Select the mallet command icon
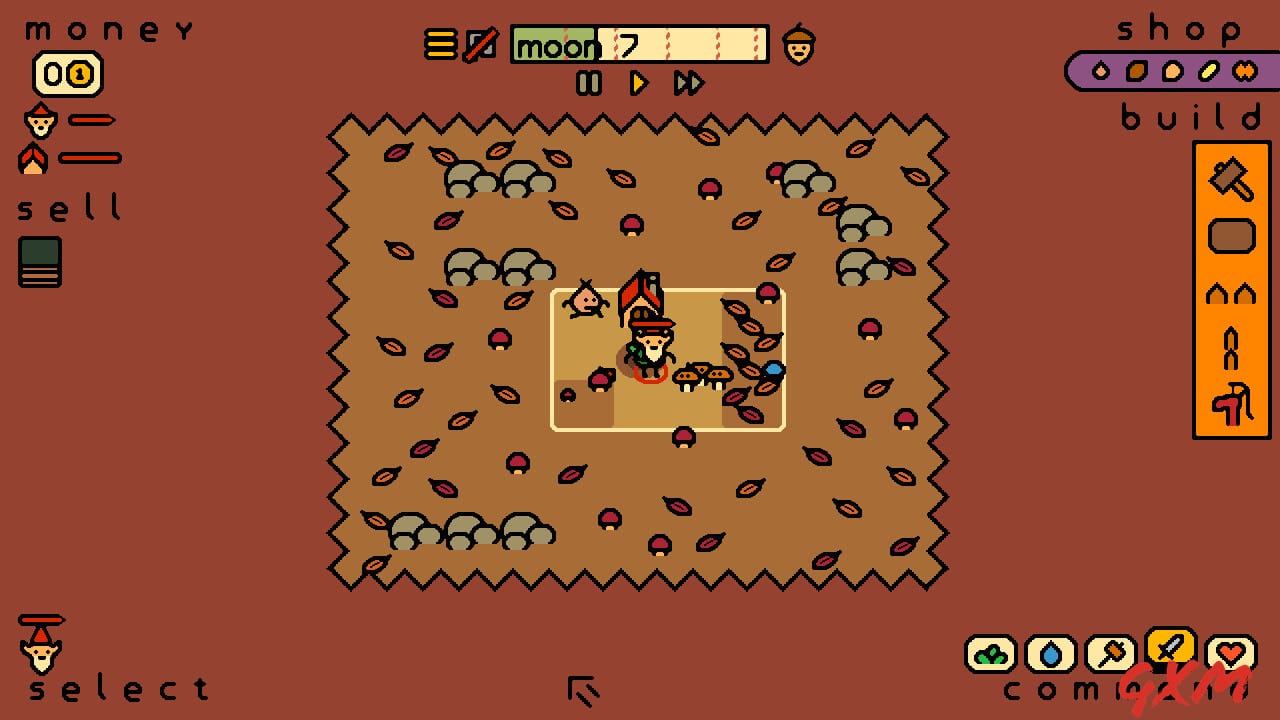The image size is (1280, 720). pos(1111,655)
